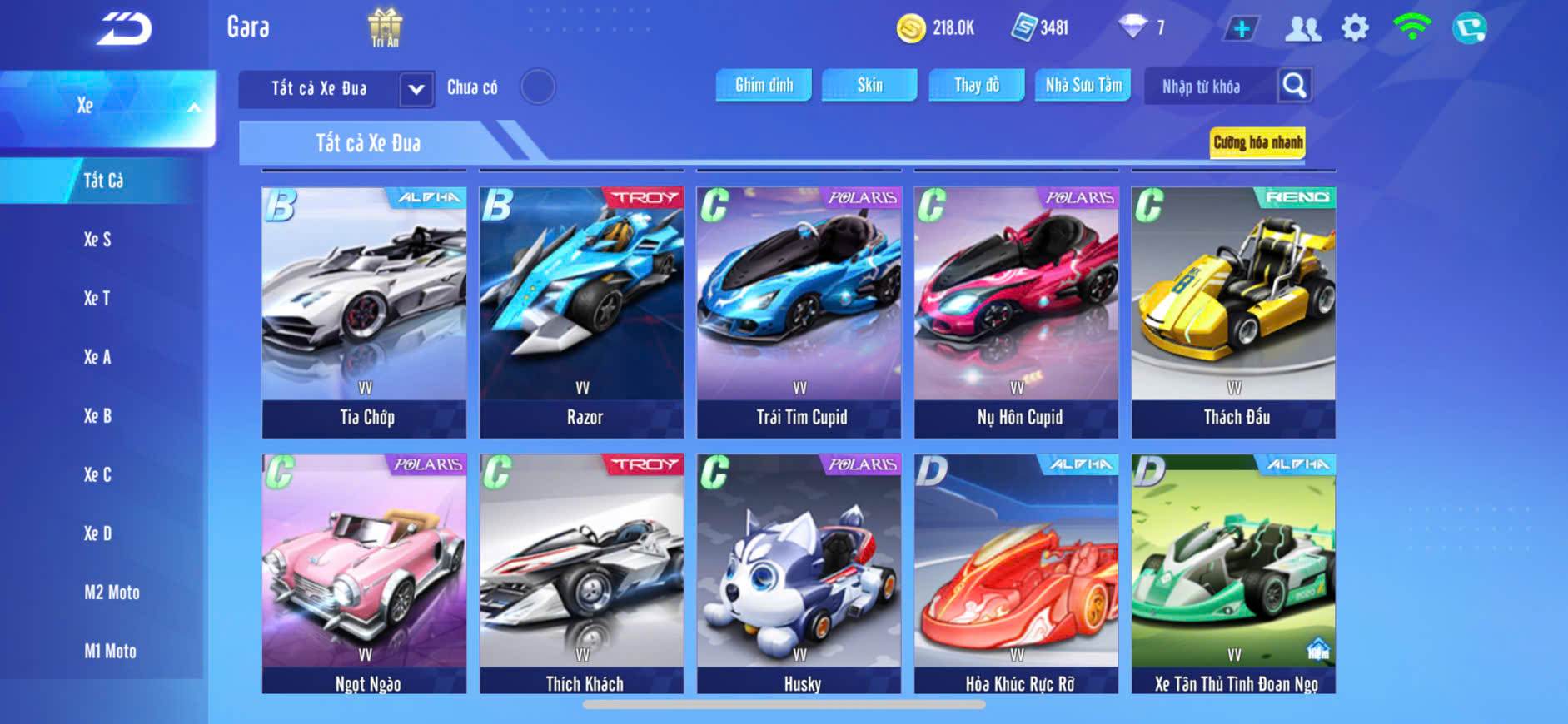This screenshot has width=1568, height=724.
Task: Click the Ghim đỉnh button
Action: tap(764, 85)
